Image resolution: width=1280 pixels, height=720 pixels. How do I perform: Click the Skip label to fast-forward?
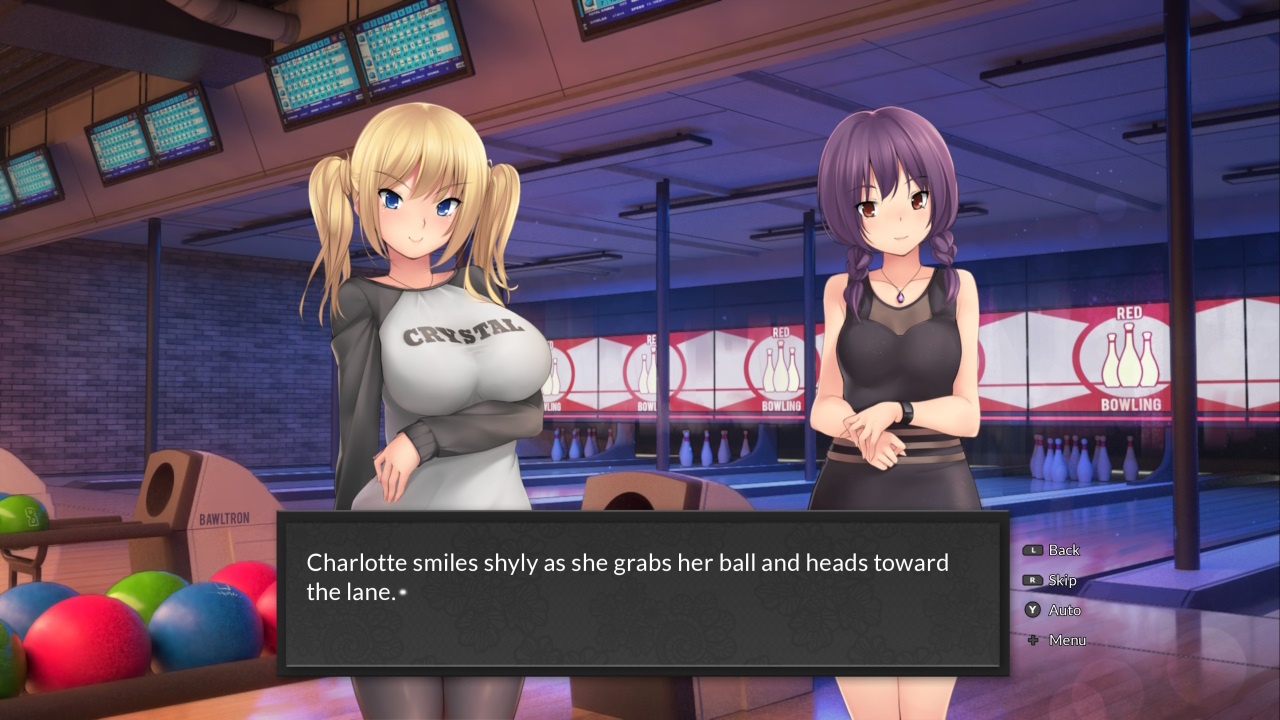pos(1062,580)
